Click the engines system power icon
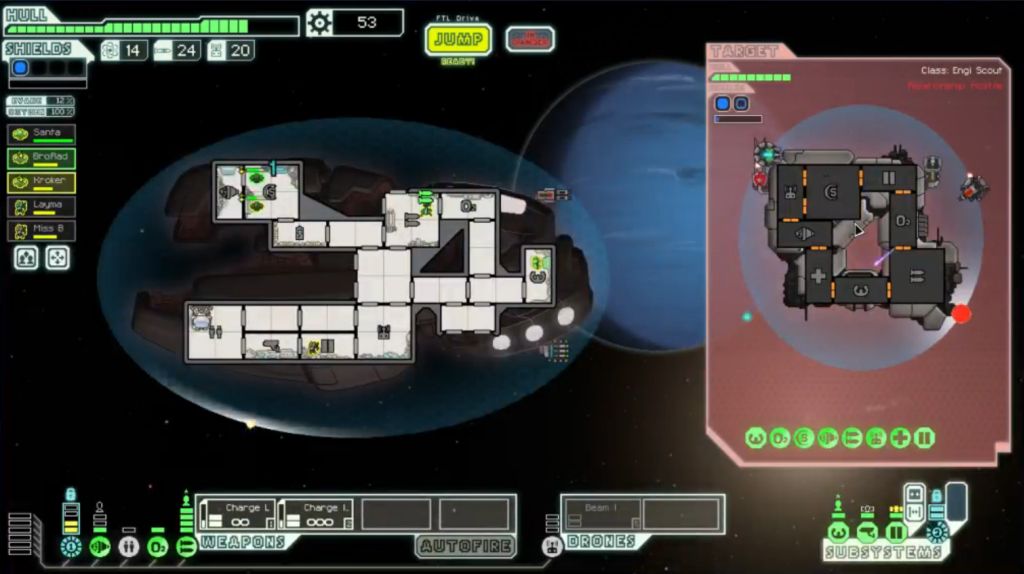The image size is (1024, 574). 99,547
